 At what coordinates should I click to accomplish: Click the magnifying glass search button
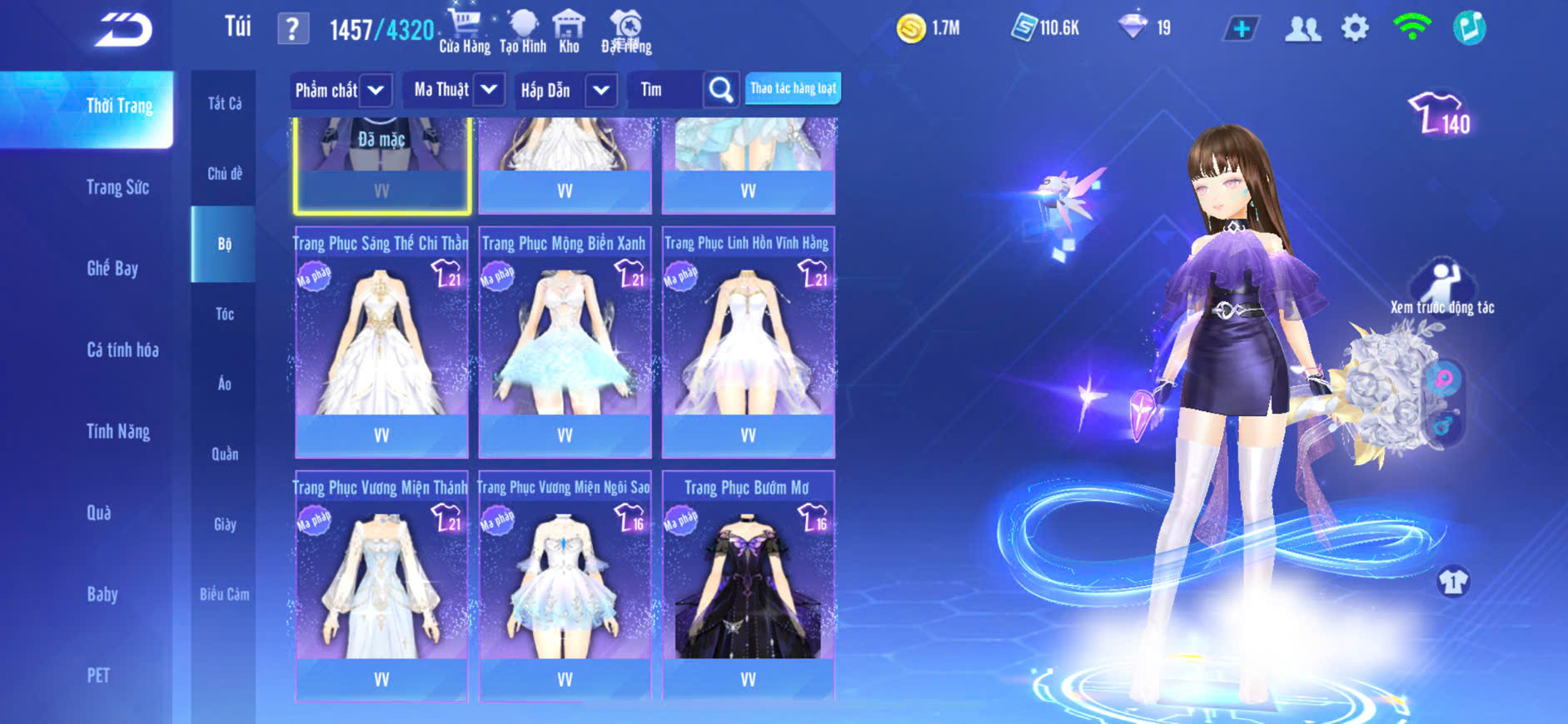pos(721,89)
